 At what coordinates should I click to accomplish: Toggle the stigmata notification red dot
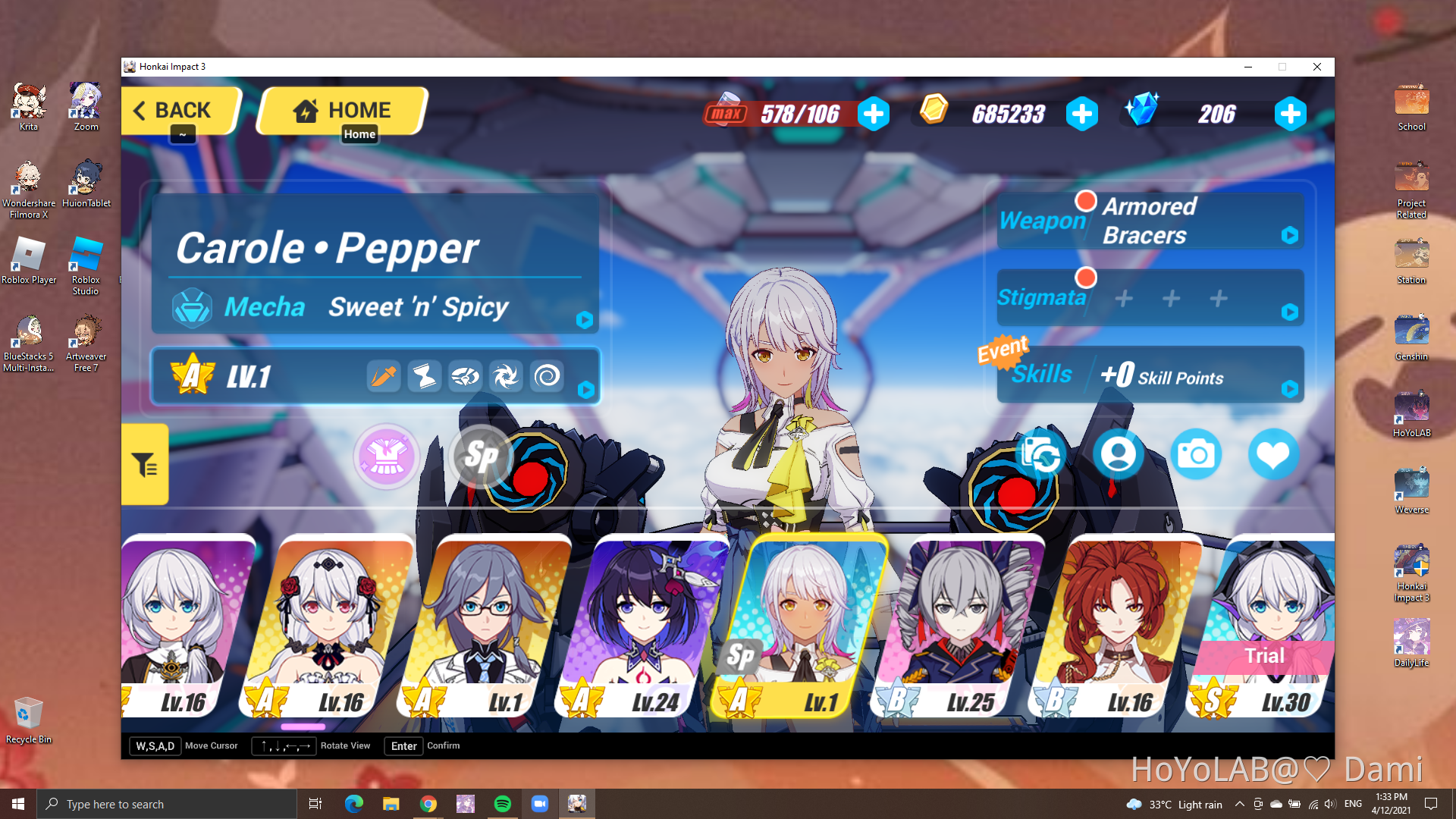click(x=1087, y=278)
